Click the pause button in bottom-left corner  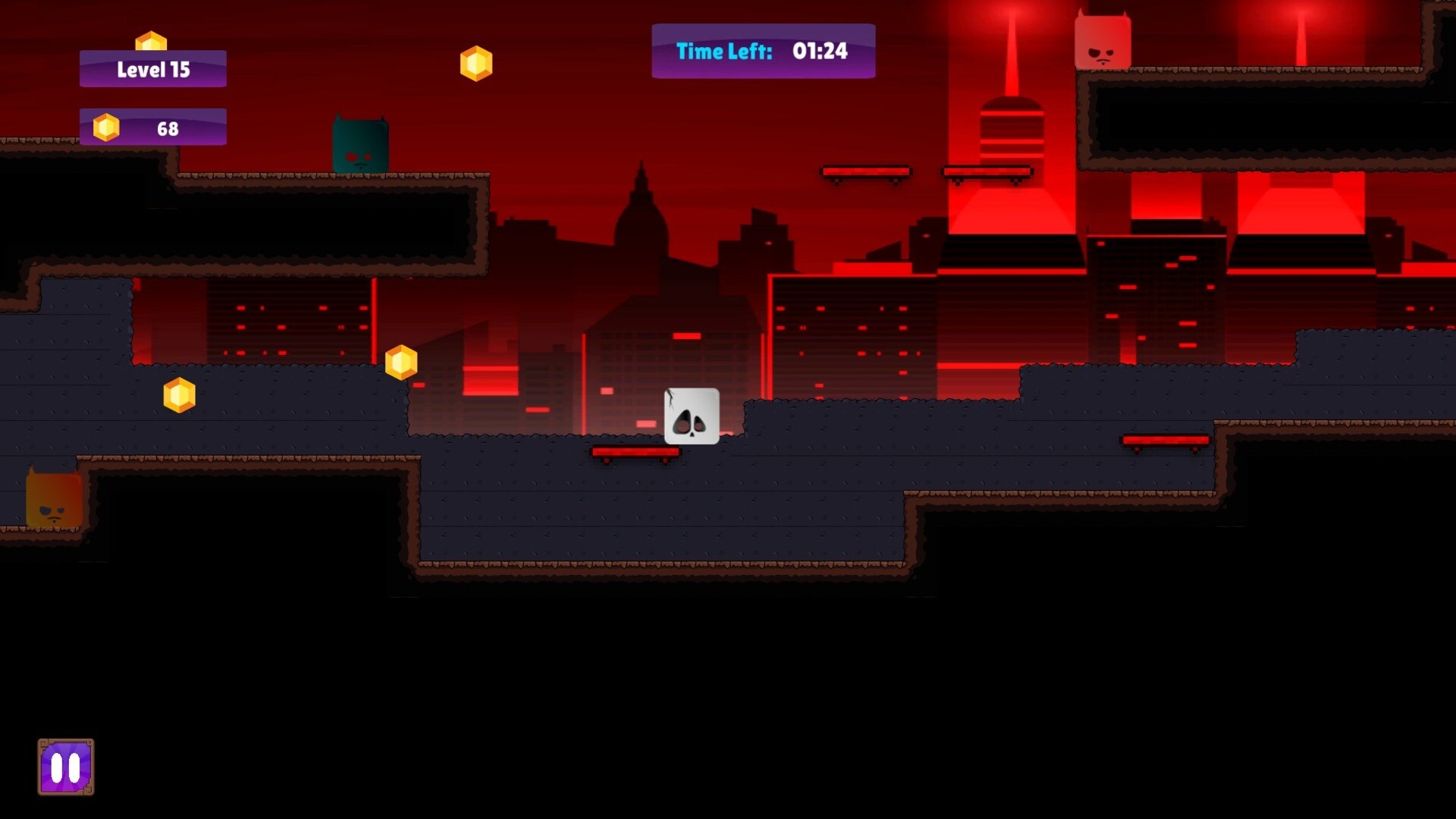[x=65, y=766]
